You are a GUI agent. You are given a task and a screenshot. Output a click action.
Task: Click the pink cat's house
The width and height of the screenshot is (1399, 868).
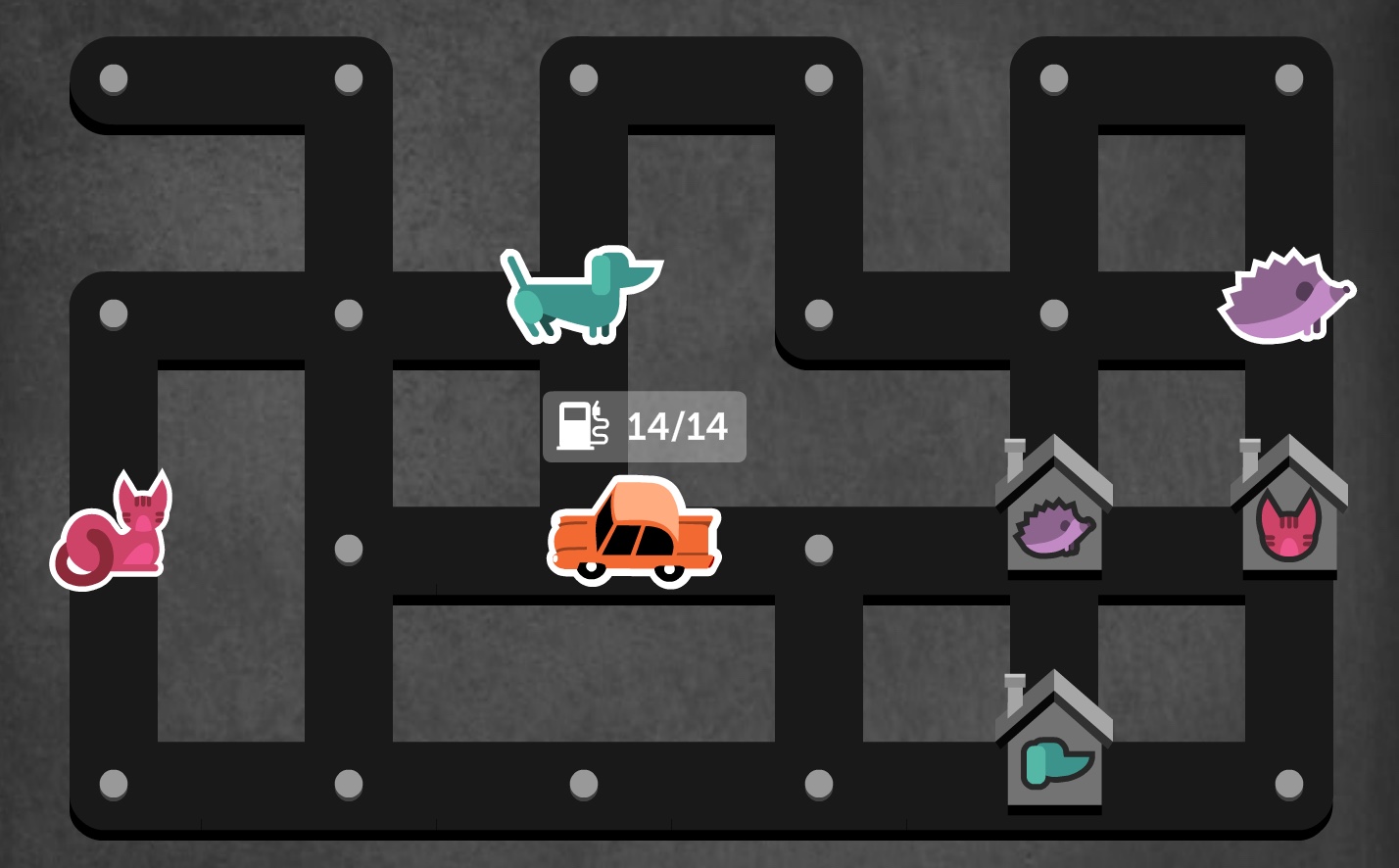(x=1288, y=511)
